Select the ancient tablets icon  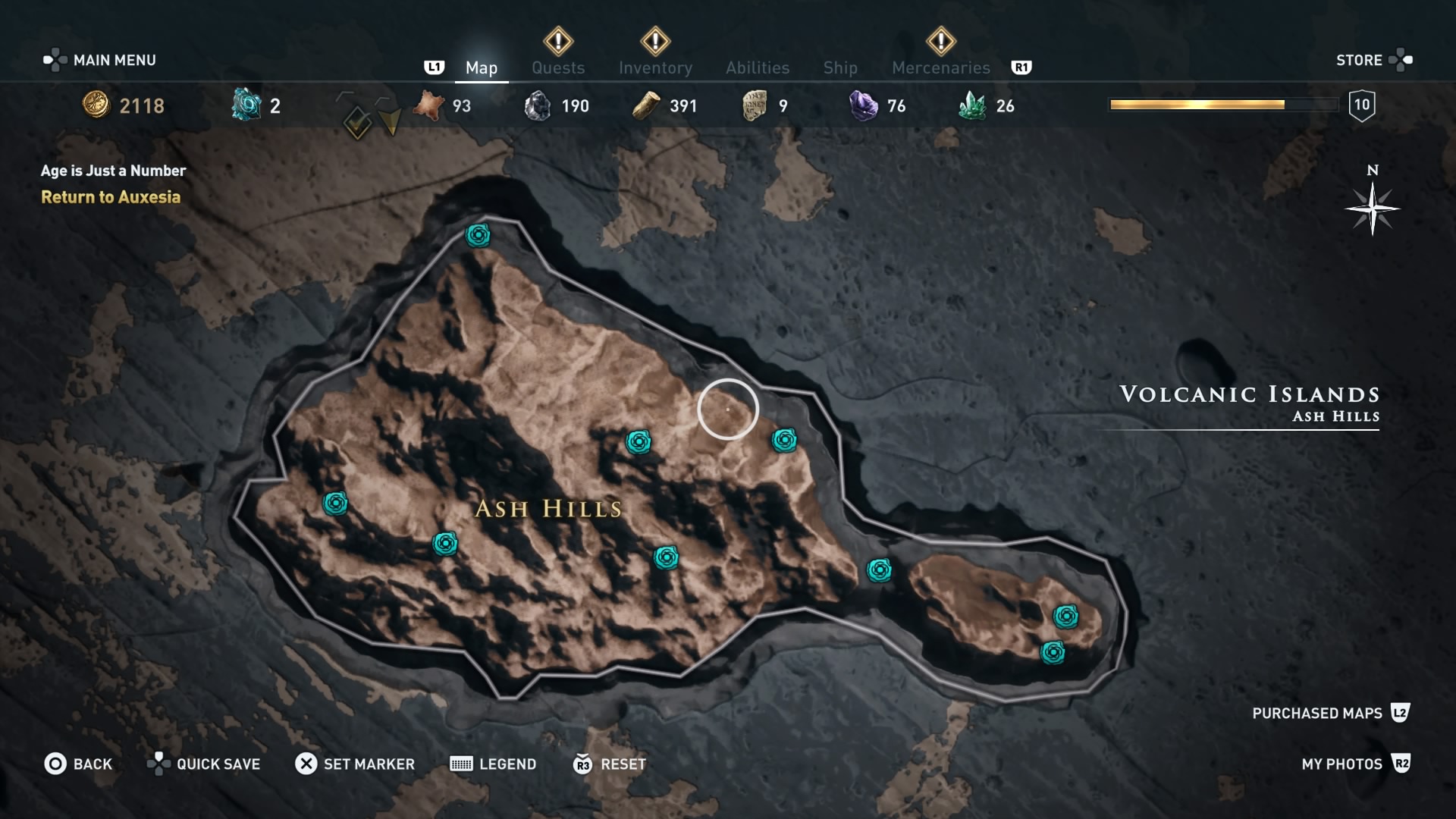pos(755,105)
